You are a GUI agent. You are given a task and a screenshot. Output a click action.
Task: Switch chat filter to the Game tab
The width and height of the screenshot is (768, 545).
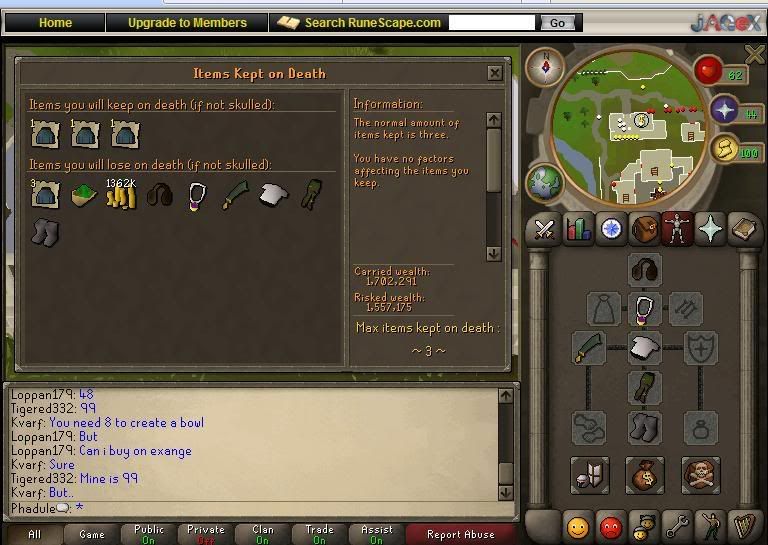pos(91,534)
